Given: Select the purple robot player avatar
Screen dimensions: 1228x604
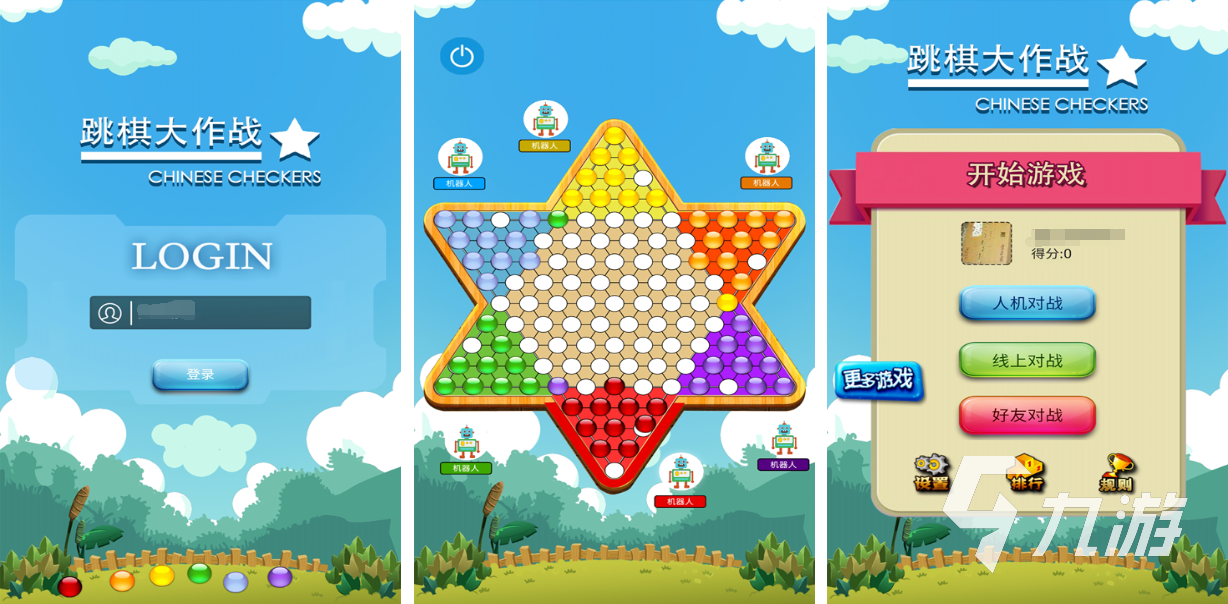Looking at the screenshot, I should pyautogui.click(x=783, y=439).
